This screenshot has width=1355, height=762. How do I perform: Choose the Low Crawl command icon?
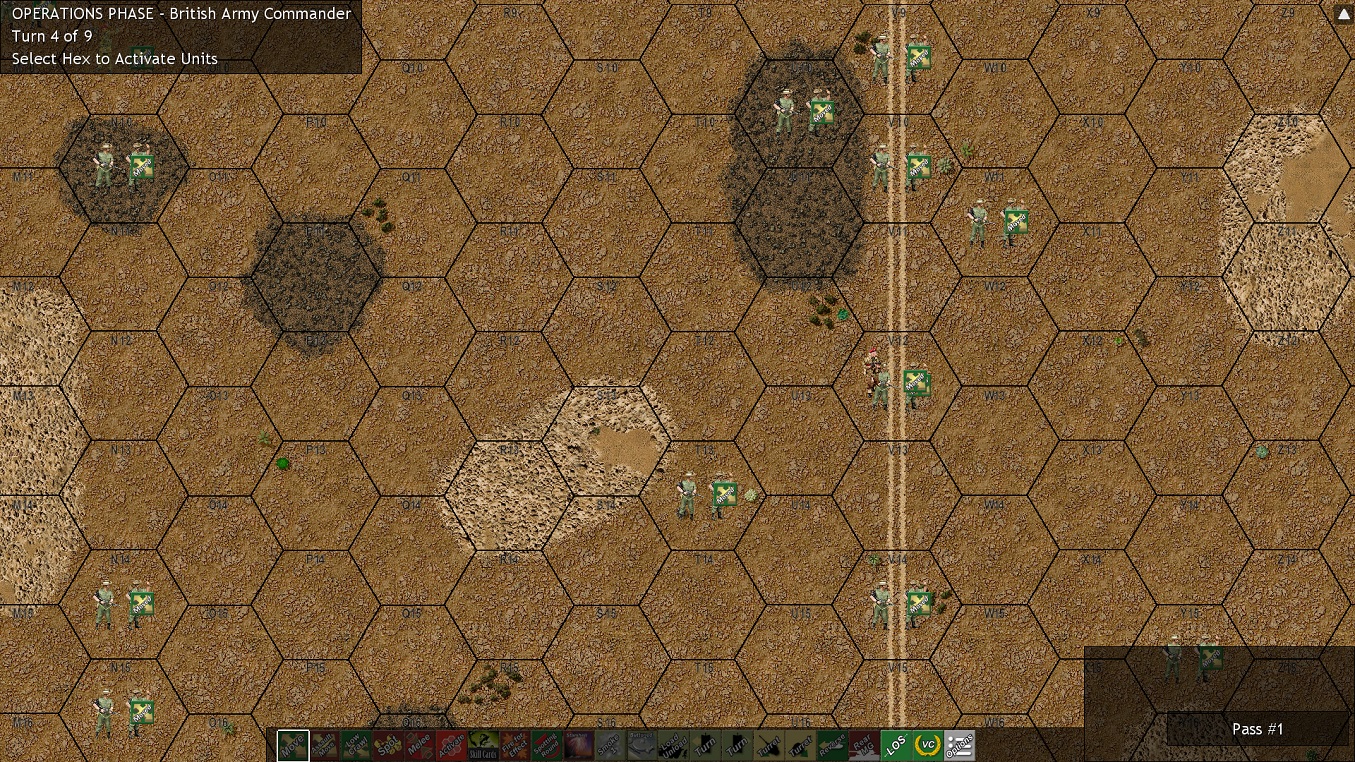click(x=357, y=745)
